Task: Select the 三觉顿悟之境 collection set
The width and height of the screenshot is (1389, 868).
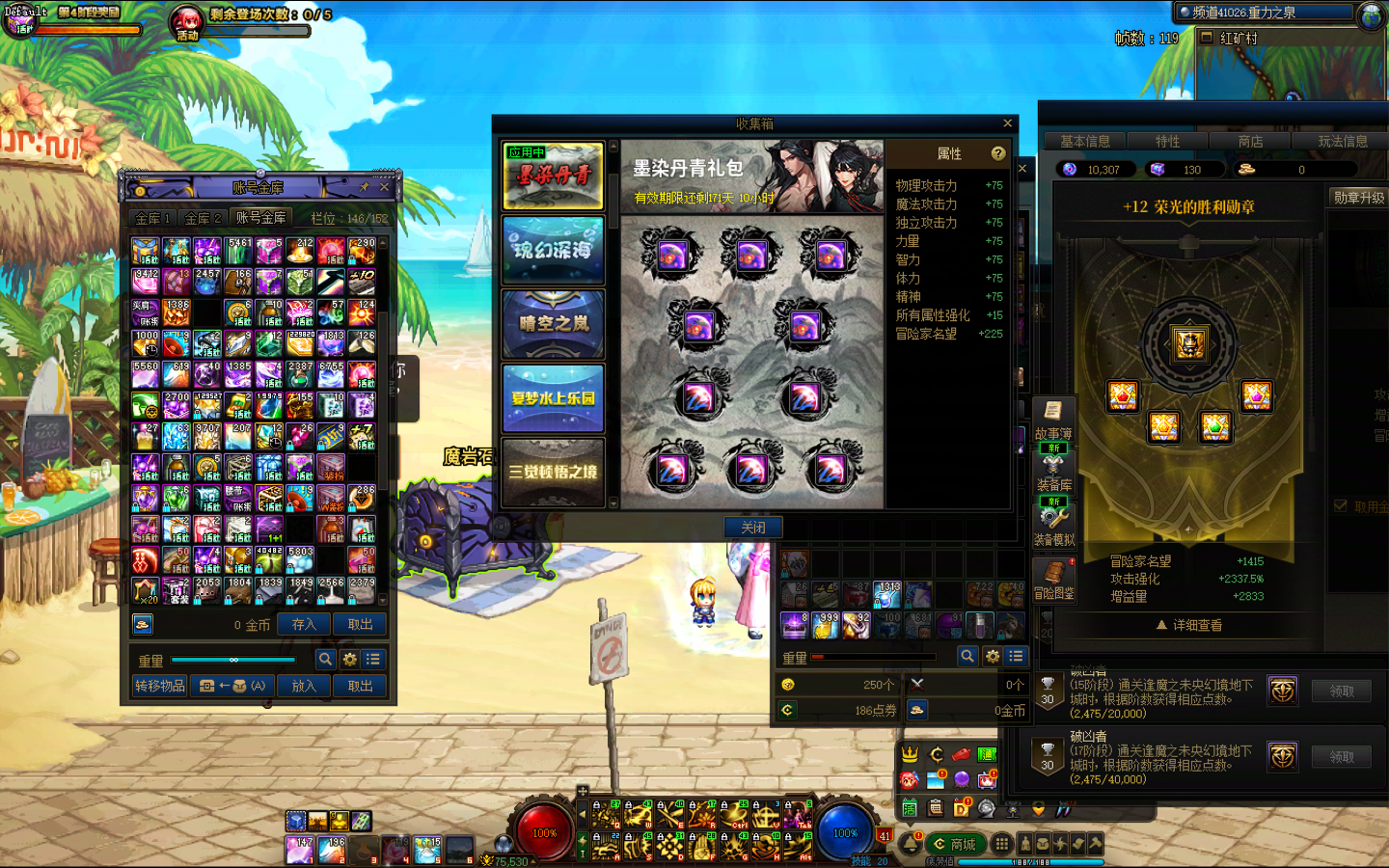Action: pos(553,472)
